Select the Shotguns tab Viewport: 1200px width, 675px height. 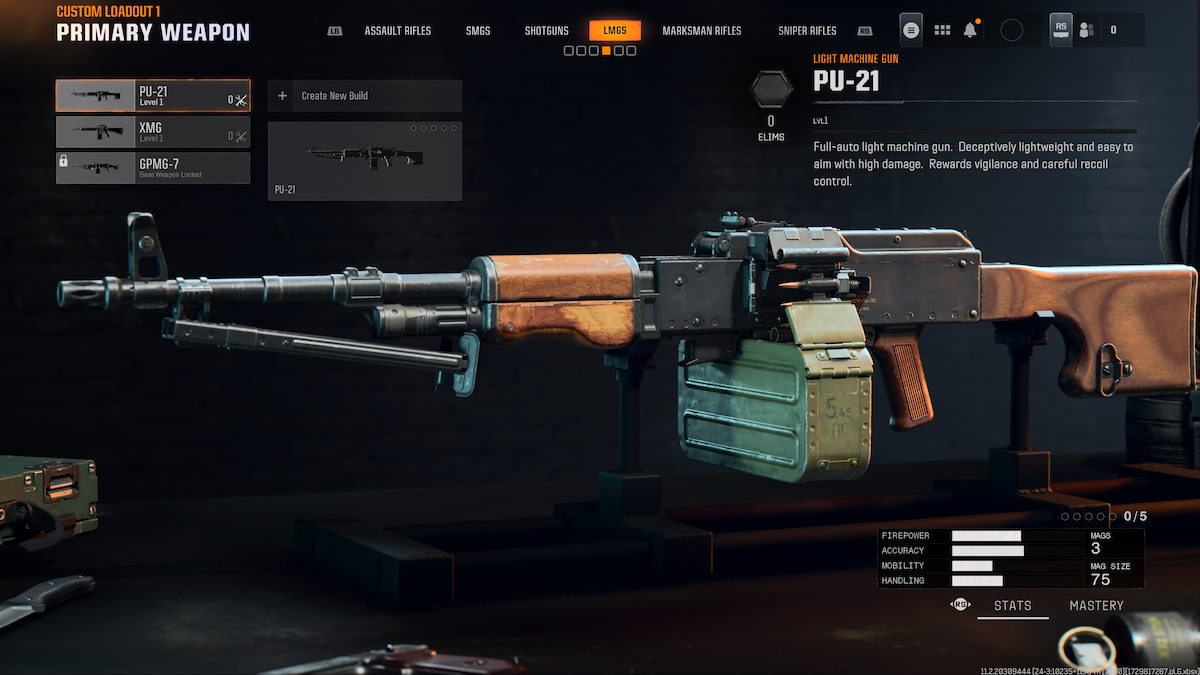(x=546, y=31)
